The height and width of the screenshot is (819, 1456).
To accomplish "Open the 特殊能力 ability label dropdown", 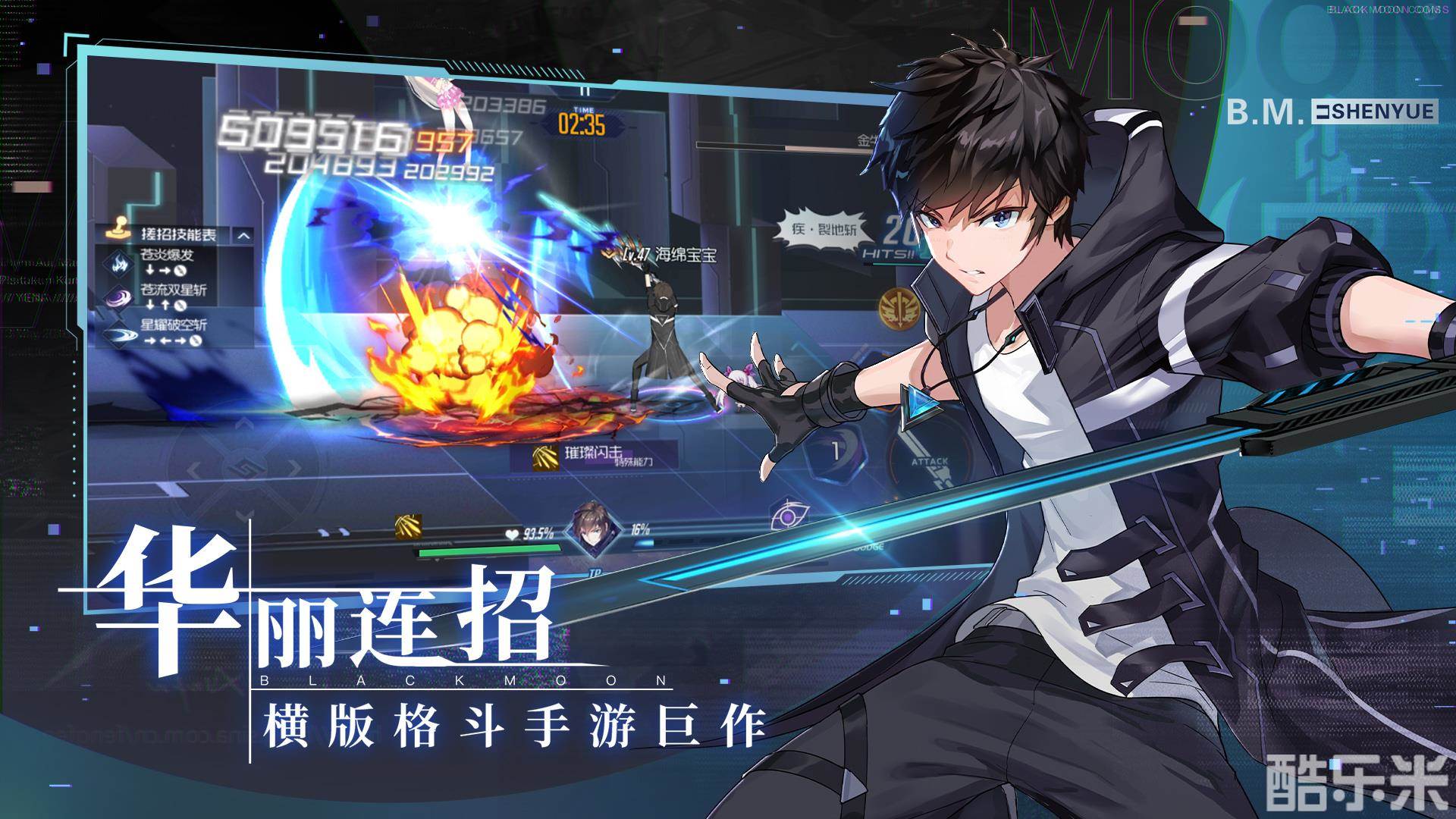I will (x=635, y=461).
